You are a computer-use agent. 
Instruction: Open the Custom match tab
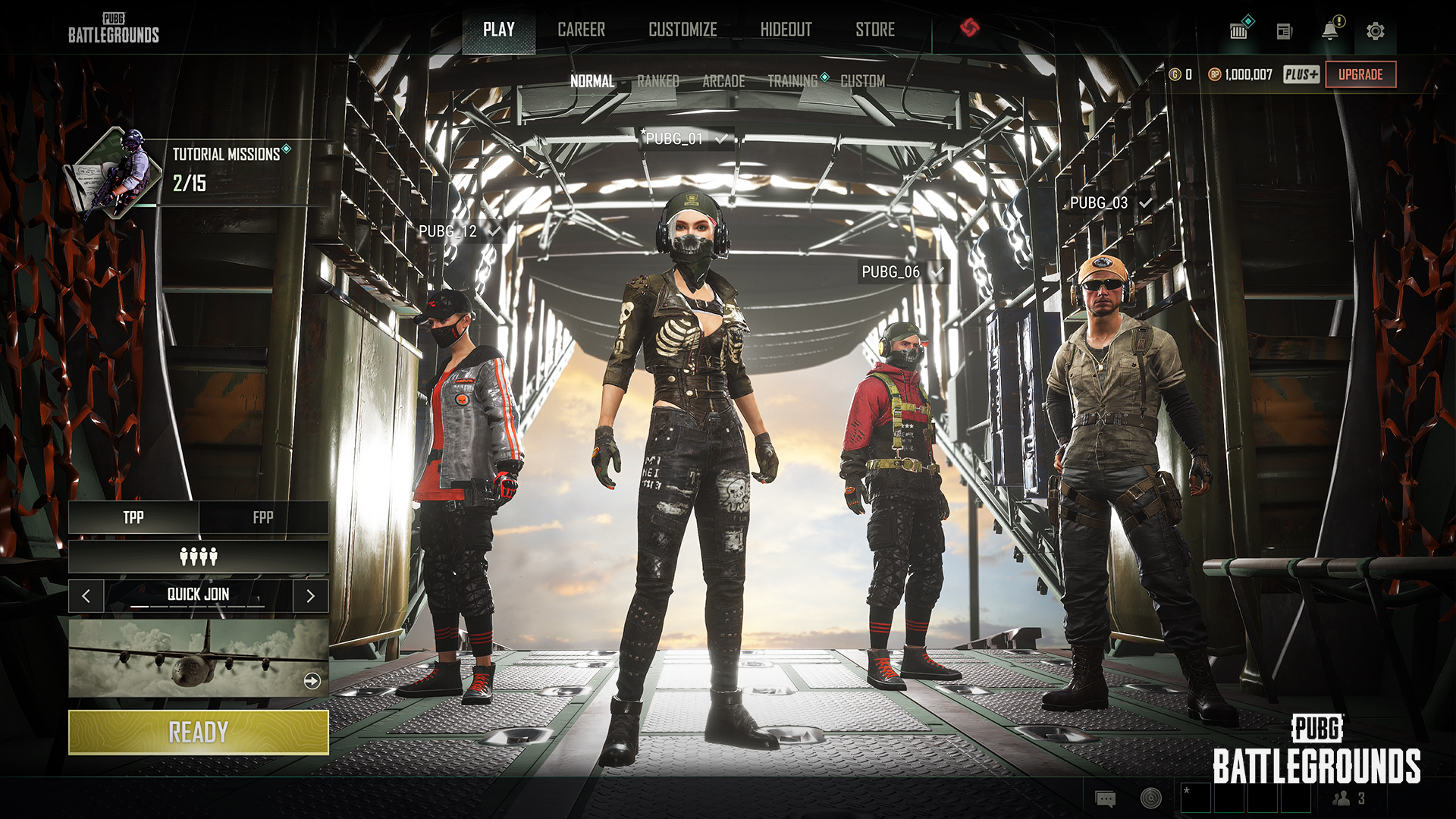862,81
